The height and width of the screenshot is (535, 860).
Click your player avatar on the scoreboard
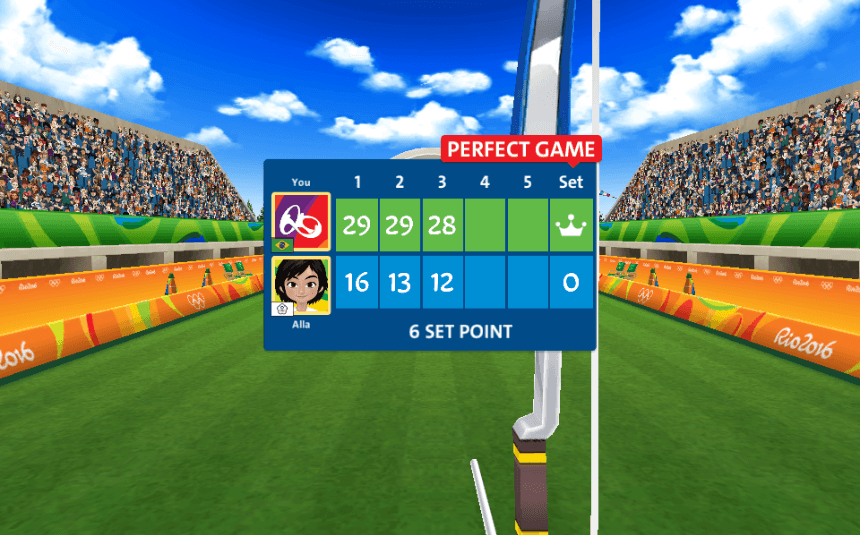coord(301,222)
